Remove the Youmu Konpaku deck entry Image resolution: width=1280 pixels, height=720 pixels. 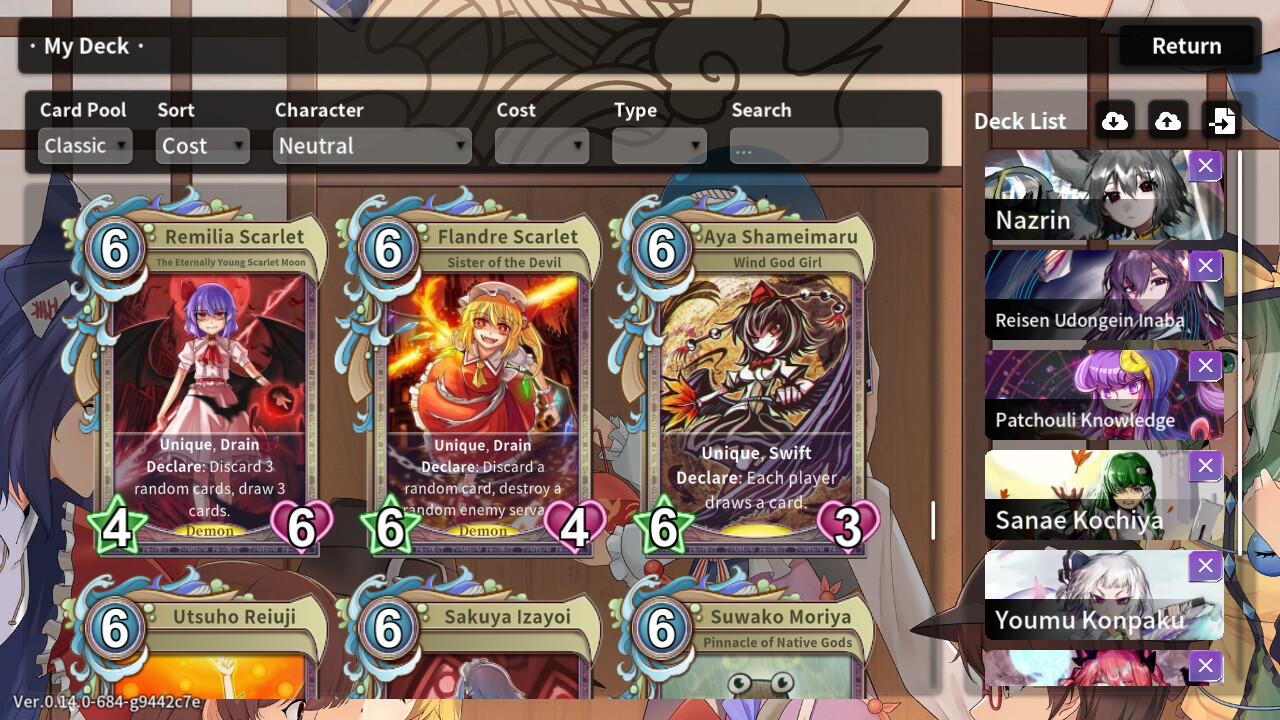point(1205,565)
